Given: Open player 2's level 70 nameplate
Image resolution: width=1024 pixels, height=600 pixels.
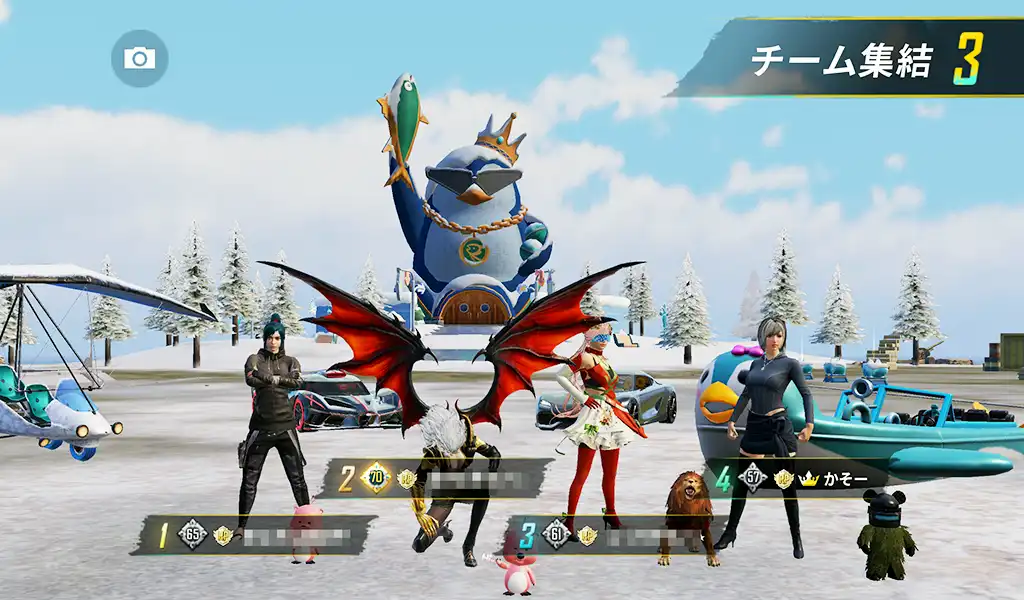Looking at the screenshot, I should point(436,479).
